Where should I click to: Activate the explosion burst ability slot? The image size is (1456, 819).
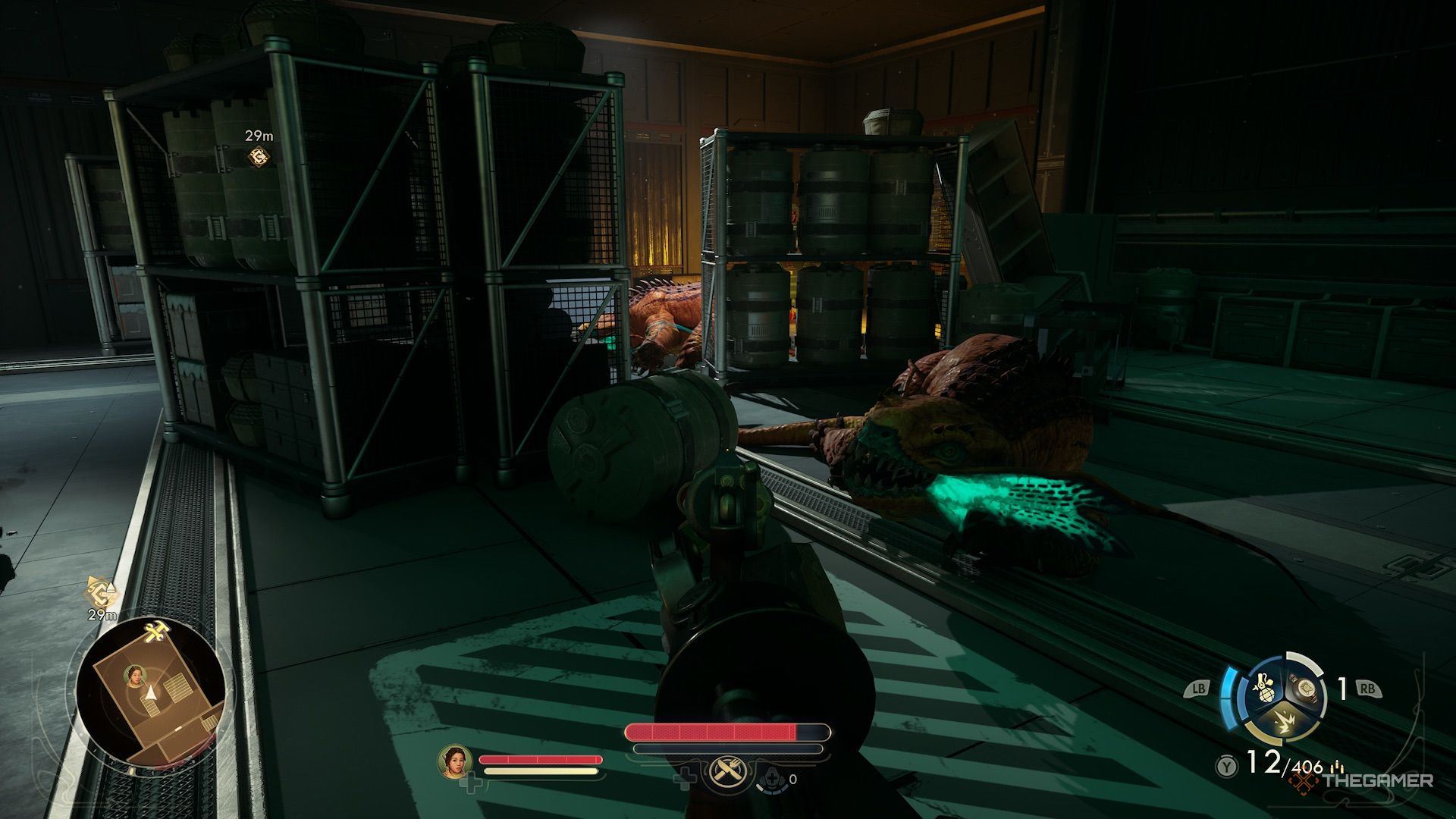click(1284, 726)
